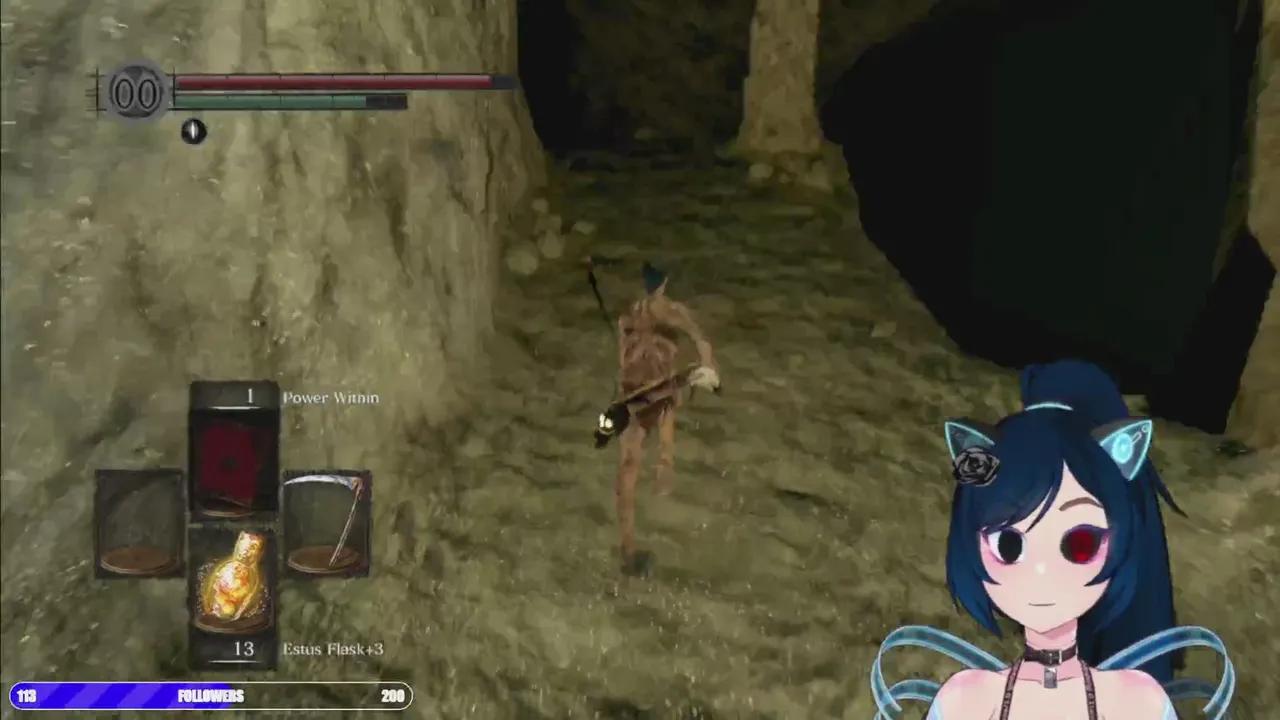Select the equipped scythe weapon slot icon
Viewport: 1280px width, 720px height.
coord(327,520)
